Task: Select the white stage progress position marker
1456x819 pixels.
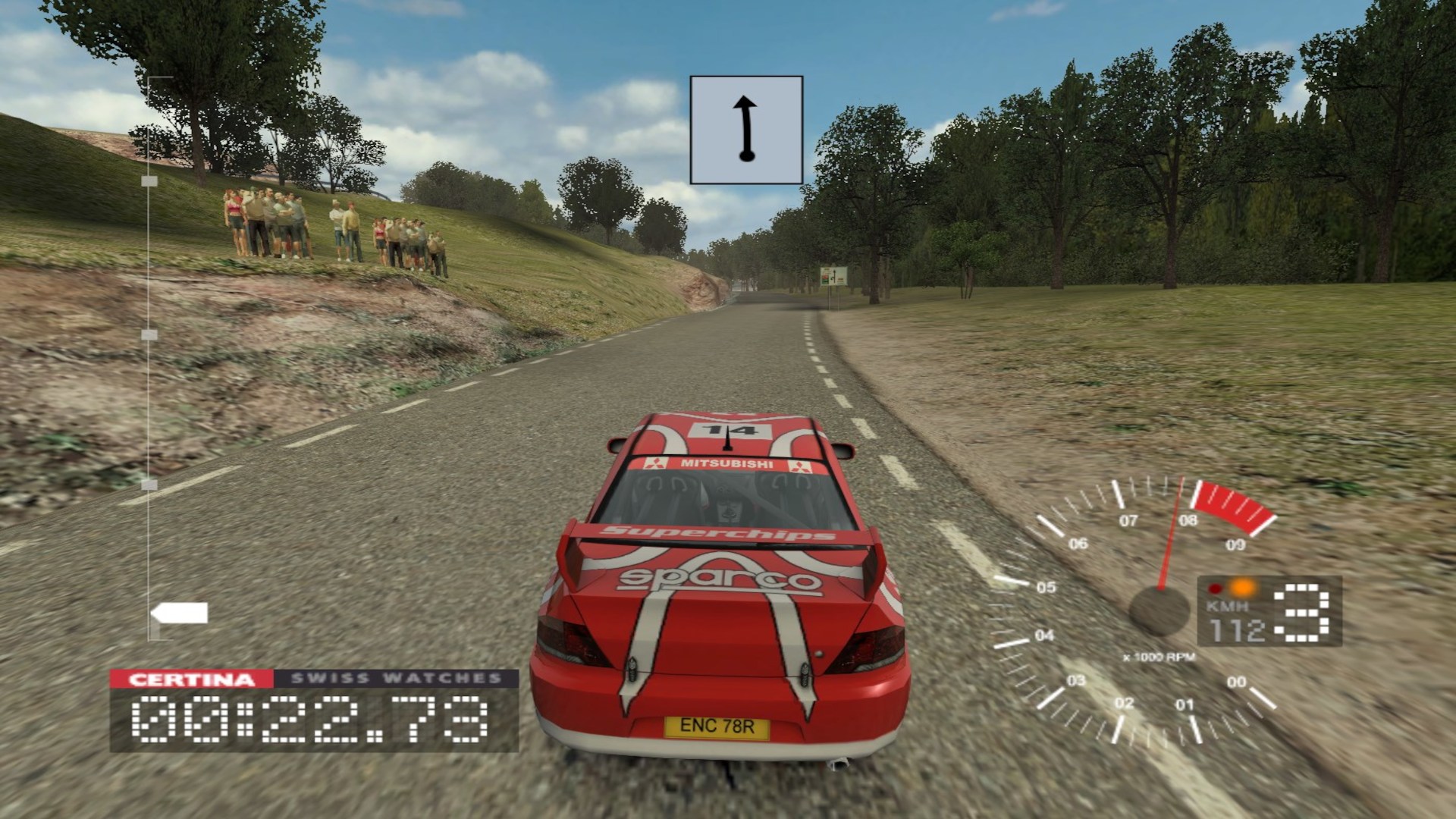Action: [x=180, y=613]
